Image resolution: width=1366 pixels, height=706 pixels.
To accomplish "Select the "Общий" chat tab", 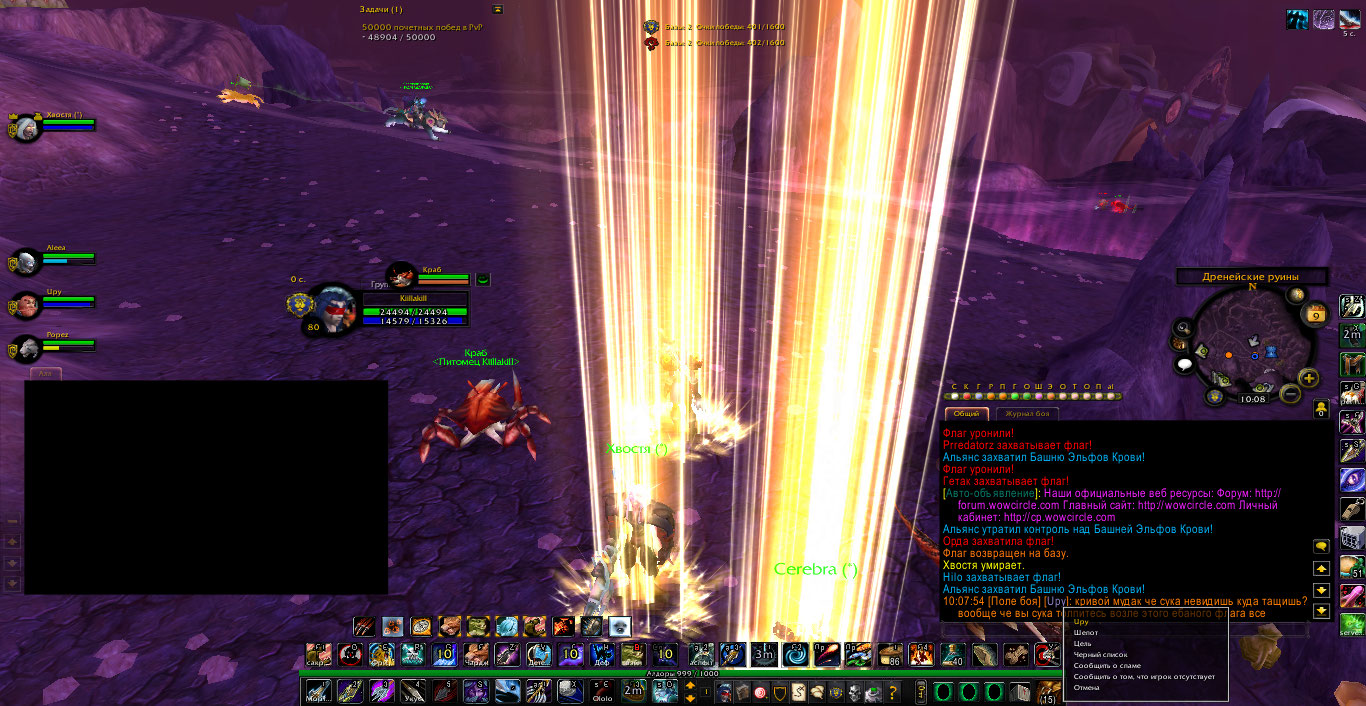I will 966,414.
